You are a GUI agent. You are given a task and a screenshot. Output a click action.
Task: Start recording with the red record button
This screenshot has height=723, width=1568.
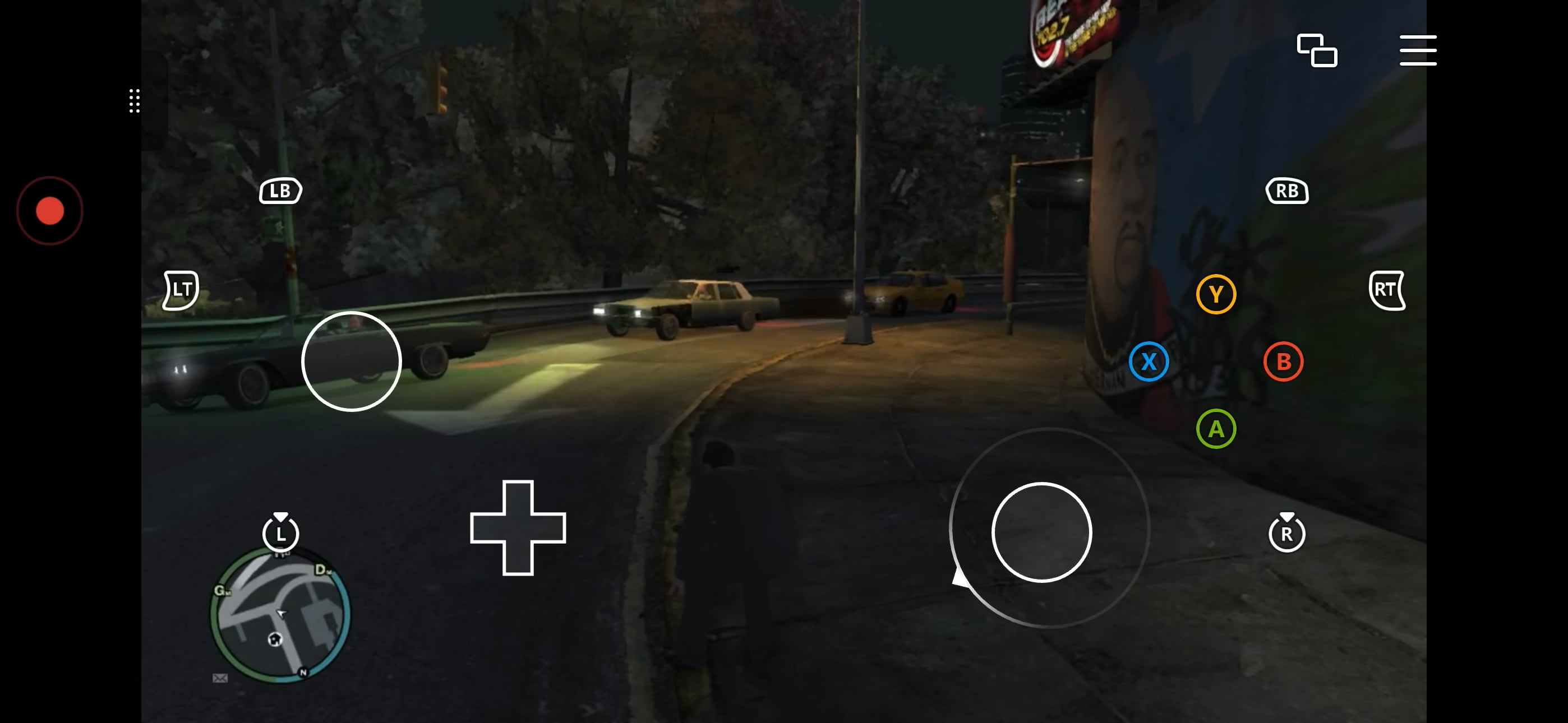tap(50, 211)
